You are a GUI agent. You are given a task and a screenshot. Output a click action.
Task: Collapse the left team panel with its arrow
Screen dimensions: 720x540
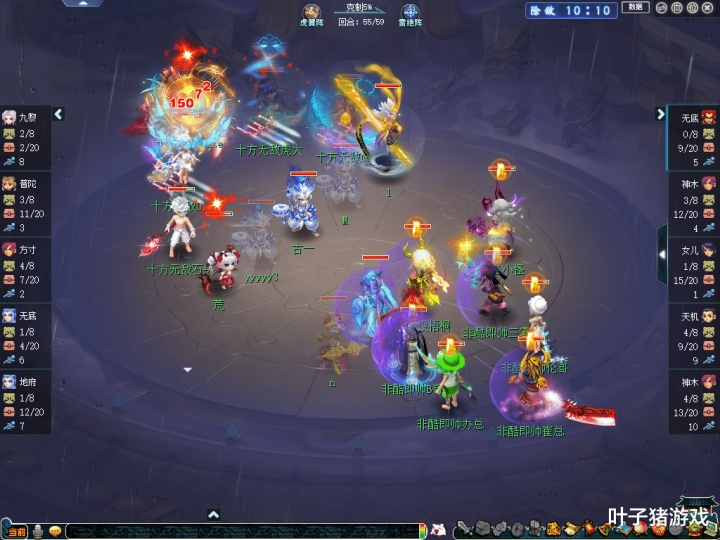[x=58, y=114]
